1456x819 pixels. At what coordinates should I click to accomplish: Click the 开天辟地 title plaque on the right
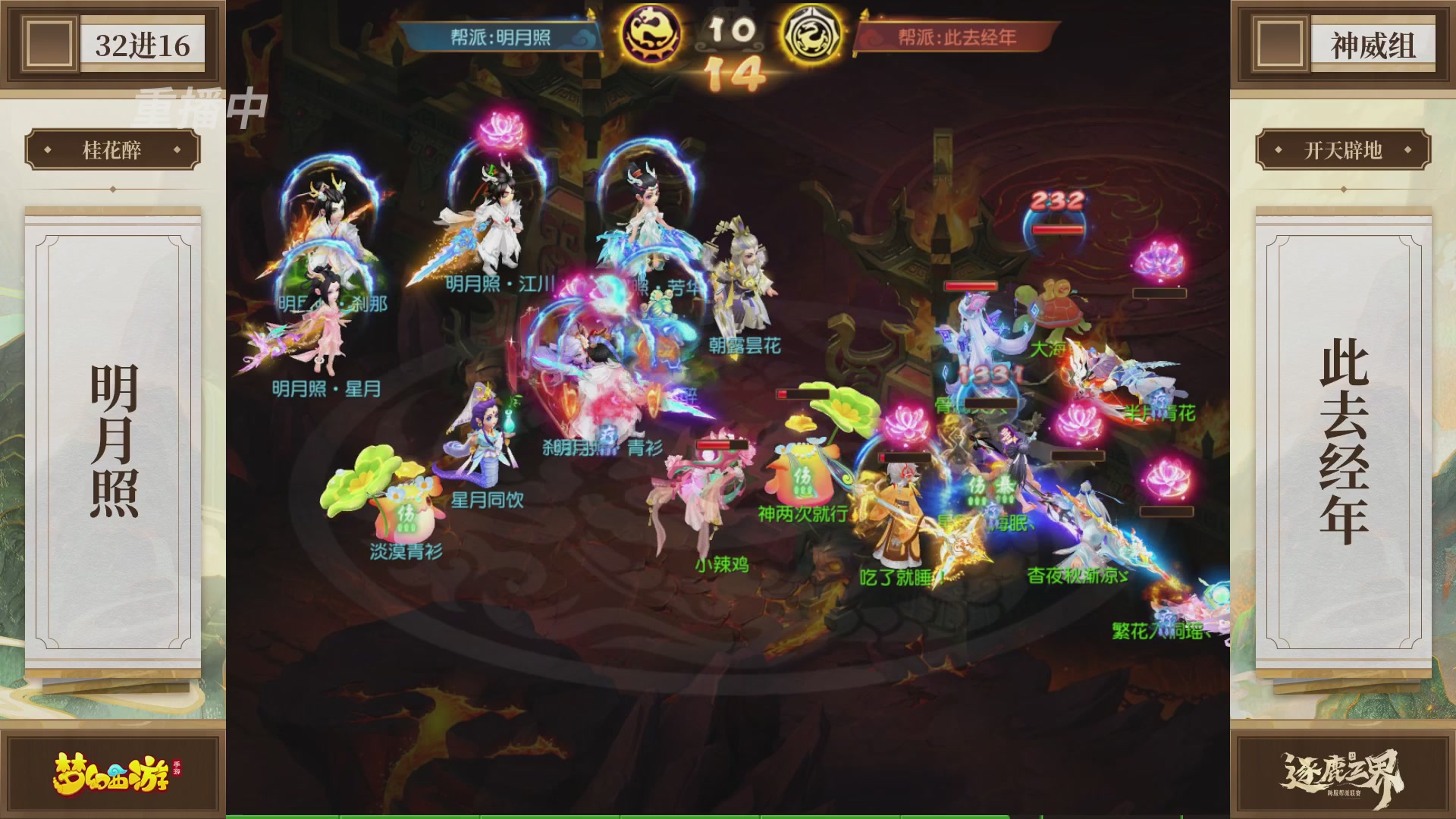1340,149
